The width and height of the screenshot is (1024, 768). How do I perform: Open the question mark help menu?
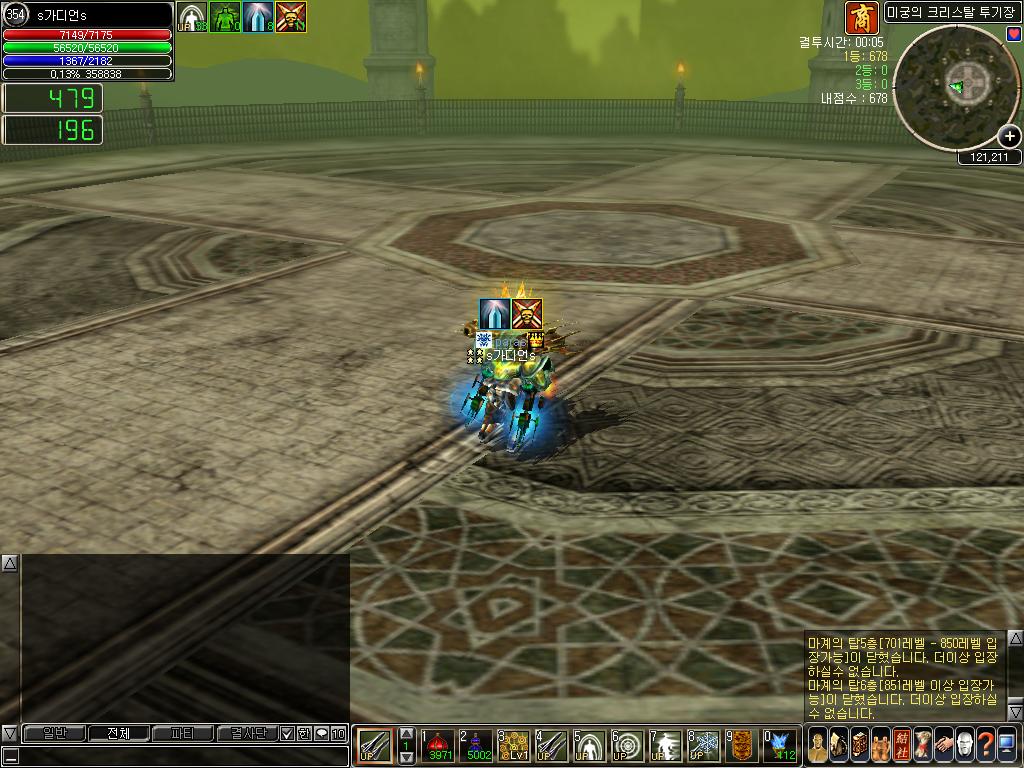(985, 745)
